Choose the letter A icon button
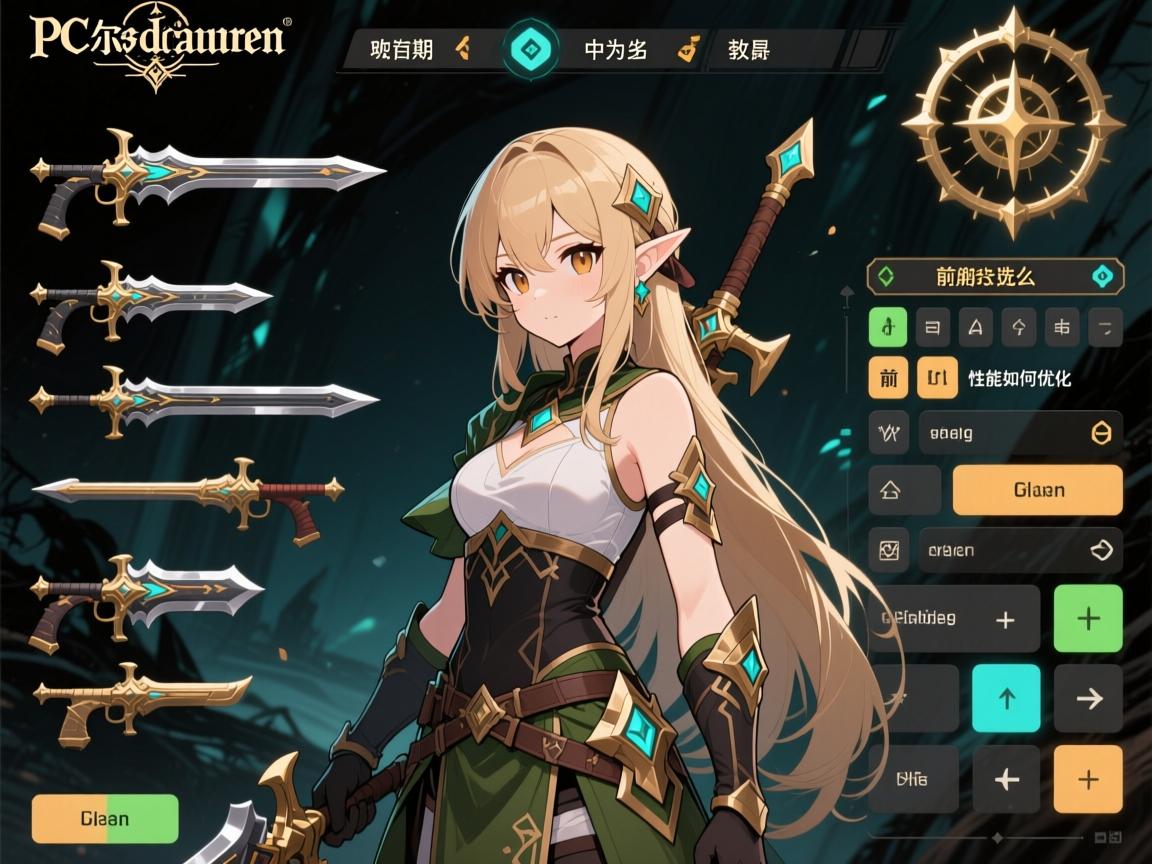The image size is (1152, 864). click(x=976, y=327)
